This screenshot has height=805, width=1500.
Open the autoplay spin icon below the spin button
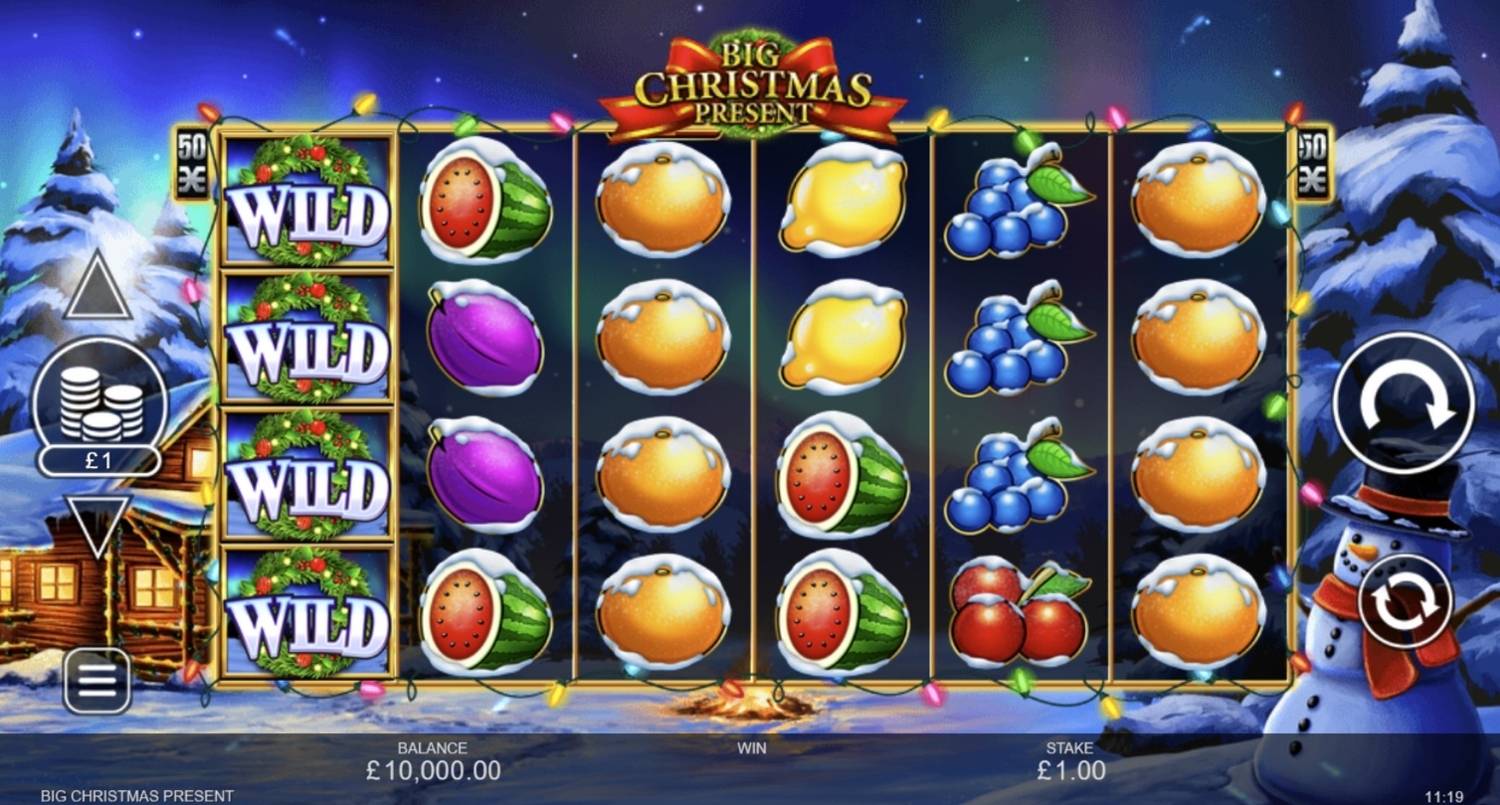[1405, 597]
